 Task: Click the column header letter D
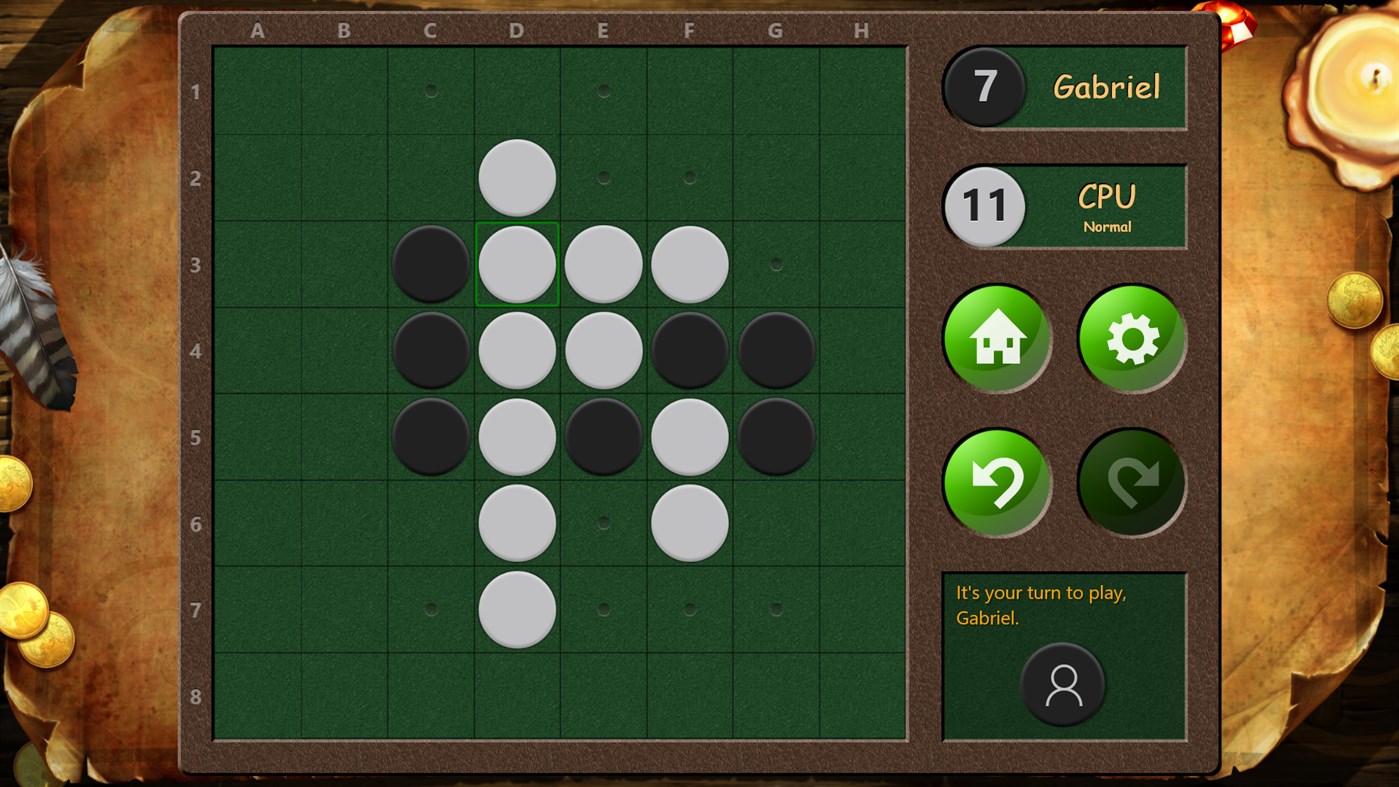(516, 31)
